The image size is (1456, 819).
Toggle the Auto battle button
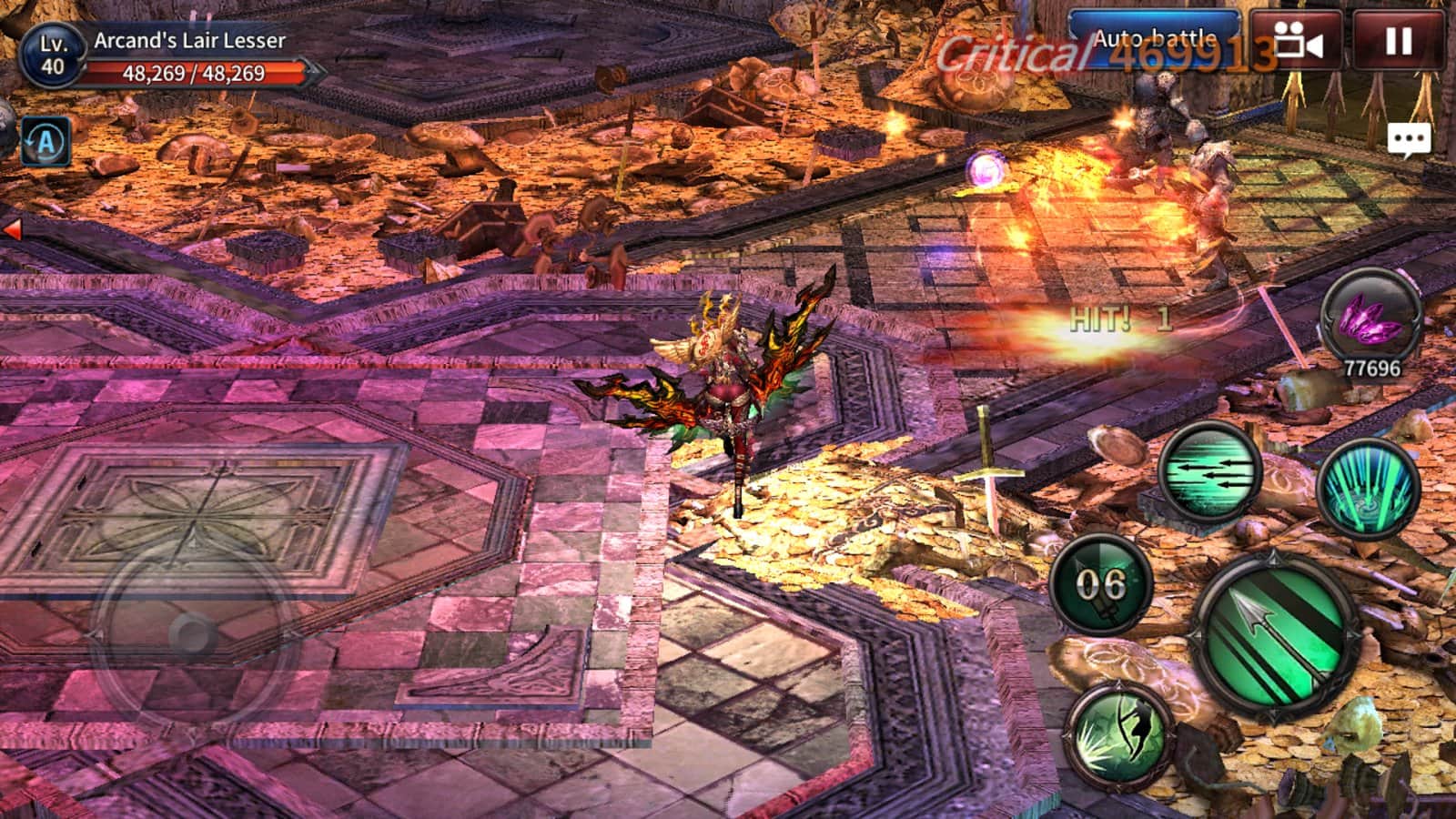pyautogui.click(x=1154, y=40)
